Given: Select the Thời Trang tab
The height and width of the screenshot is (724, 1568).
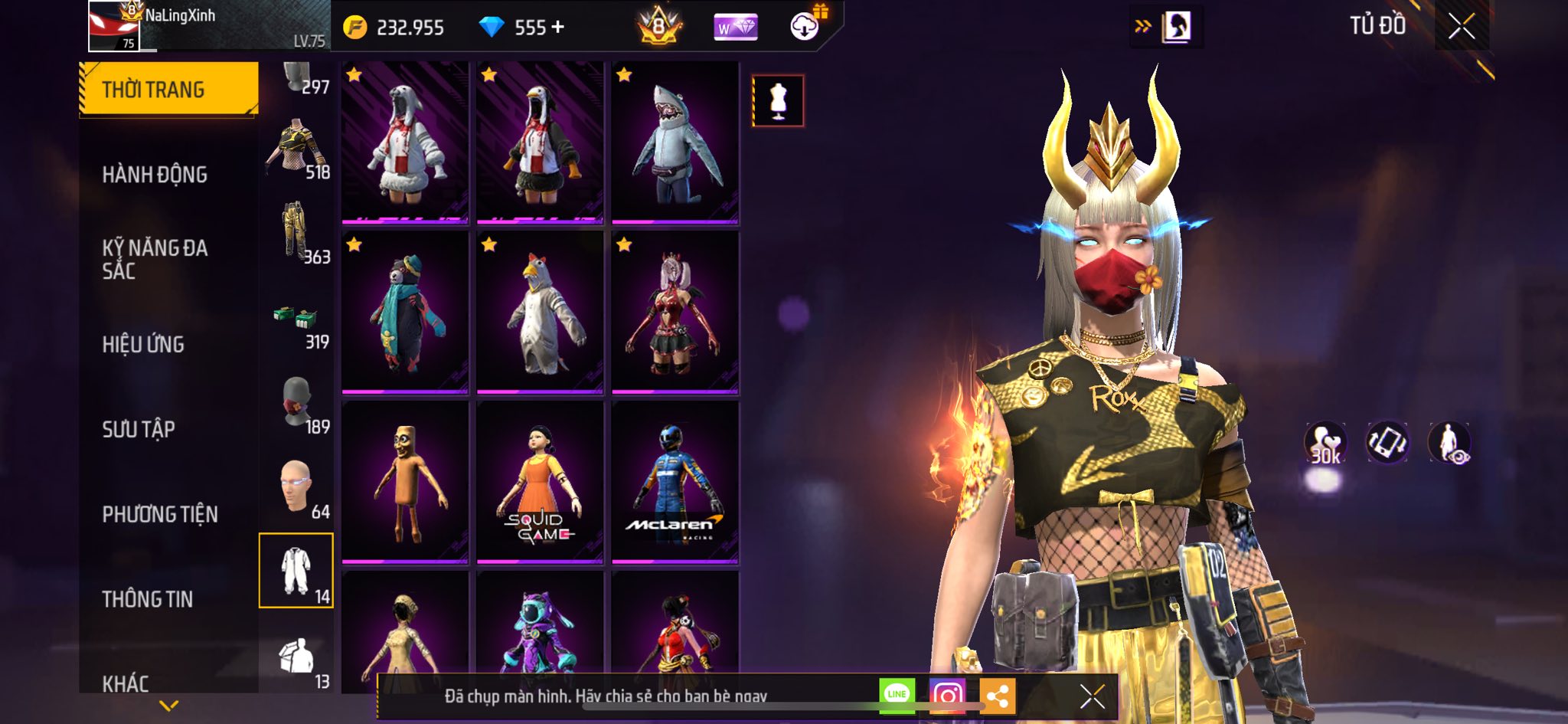Looking at the screenshot, I should click(168, 89).
